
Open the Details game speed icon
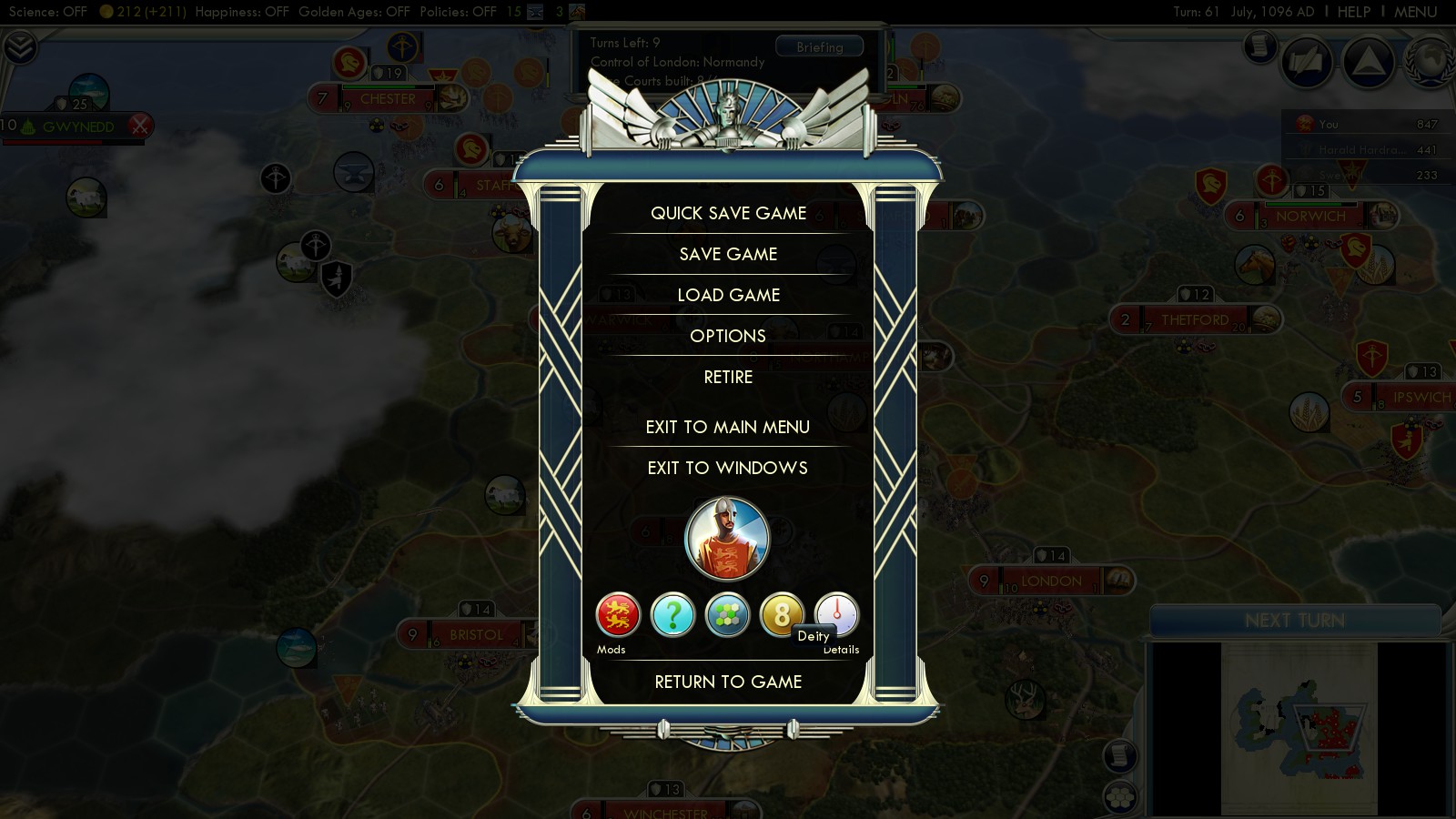point(836,613)
